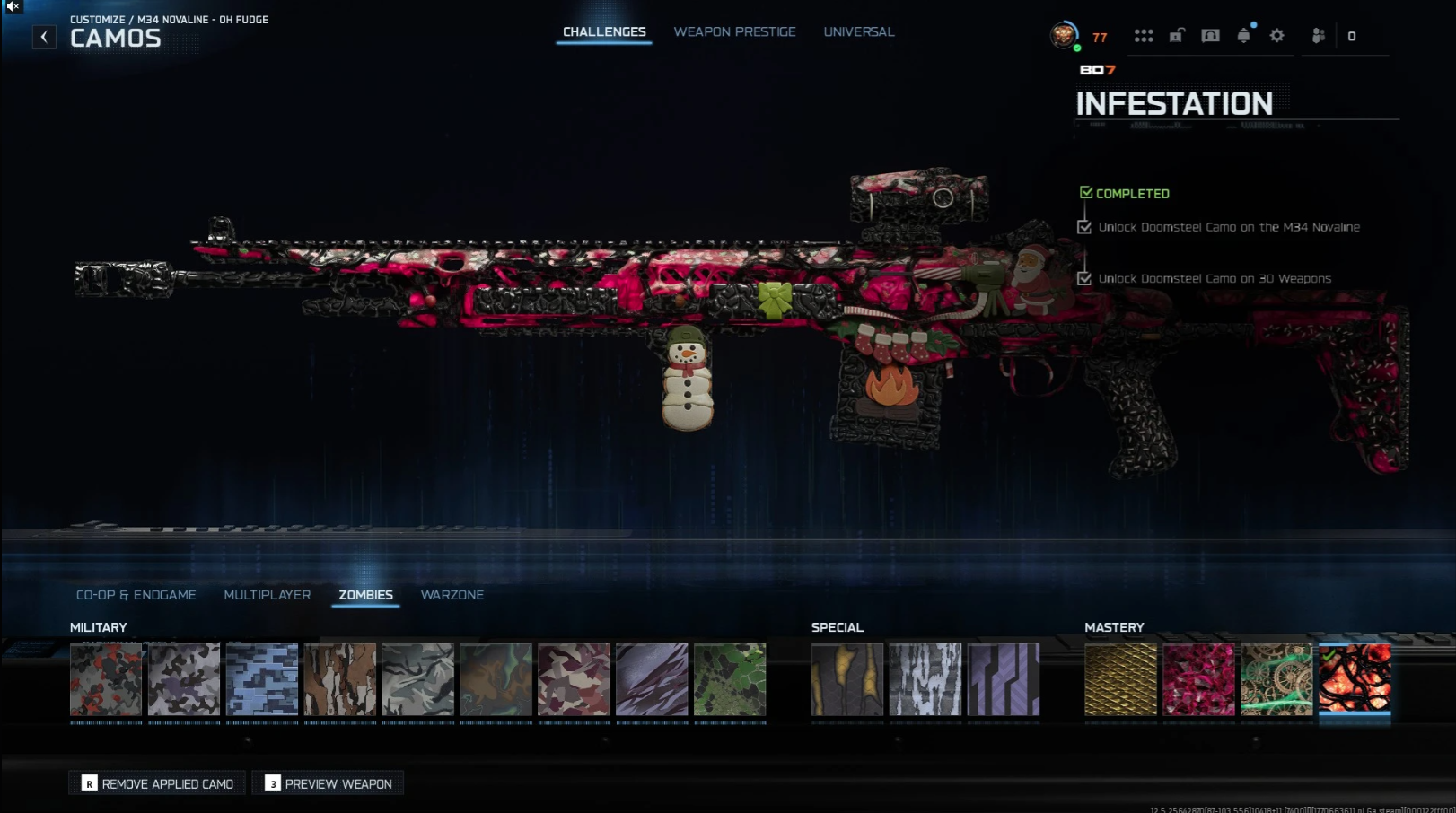Open the grid menu icon

click(x=1143, y=36)
